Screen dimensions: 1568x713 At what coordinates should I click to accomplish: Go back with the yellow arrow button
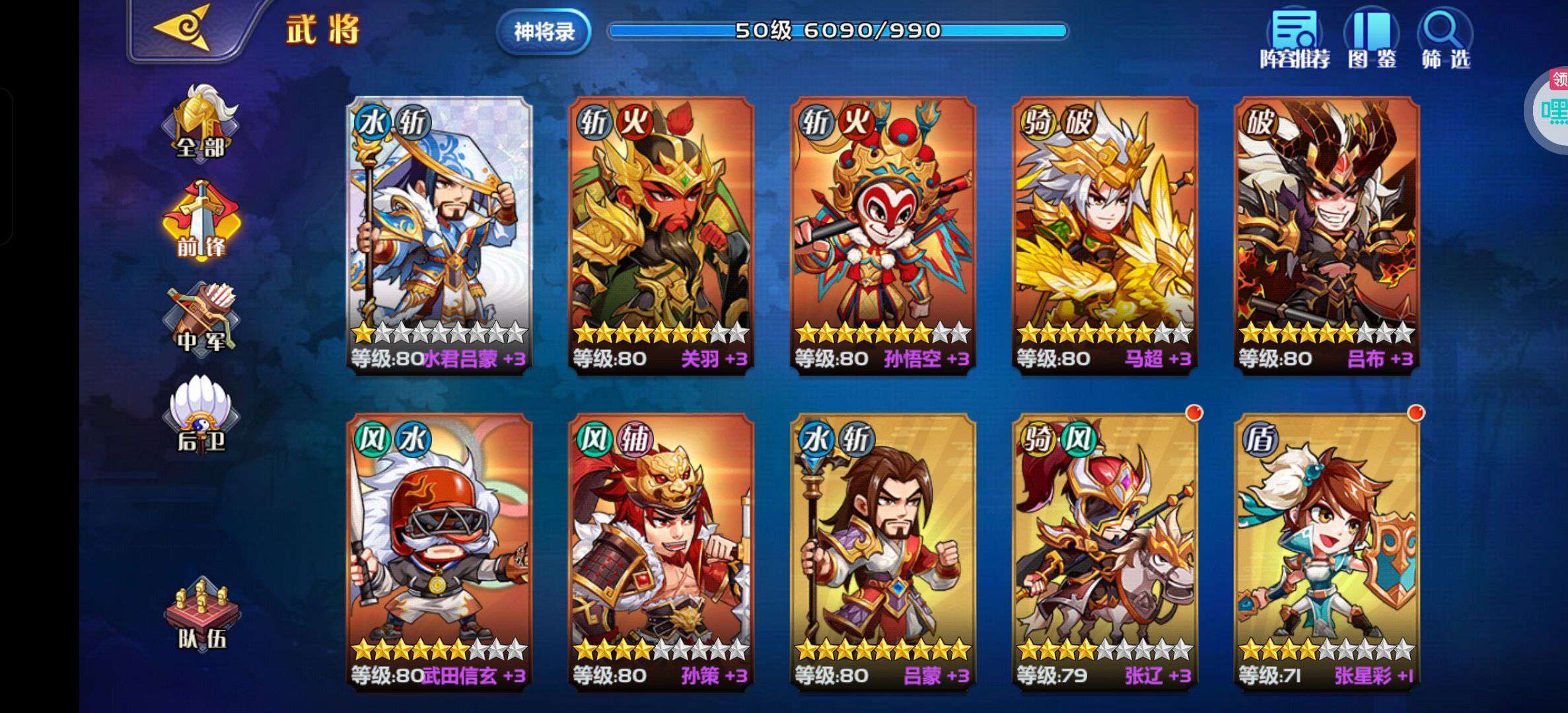point(182,29)
